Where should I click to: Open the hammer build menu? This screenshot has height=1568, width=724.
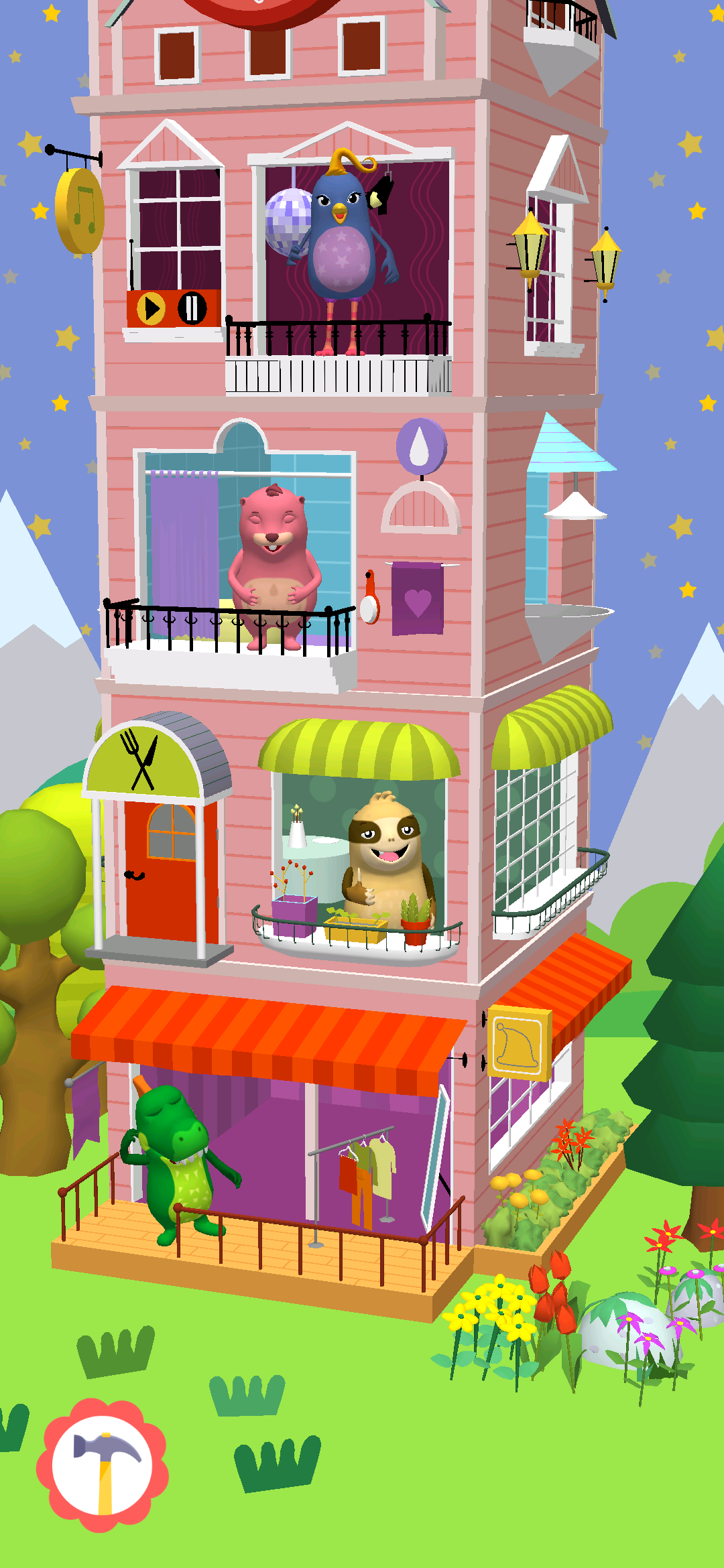coord(103,1465)
